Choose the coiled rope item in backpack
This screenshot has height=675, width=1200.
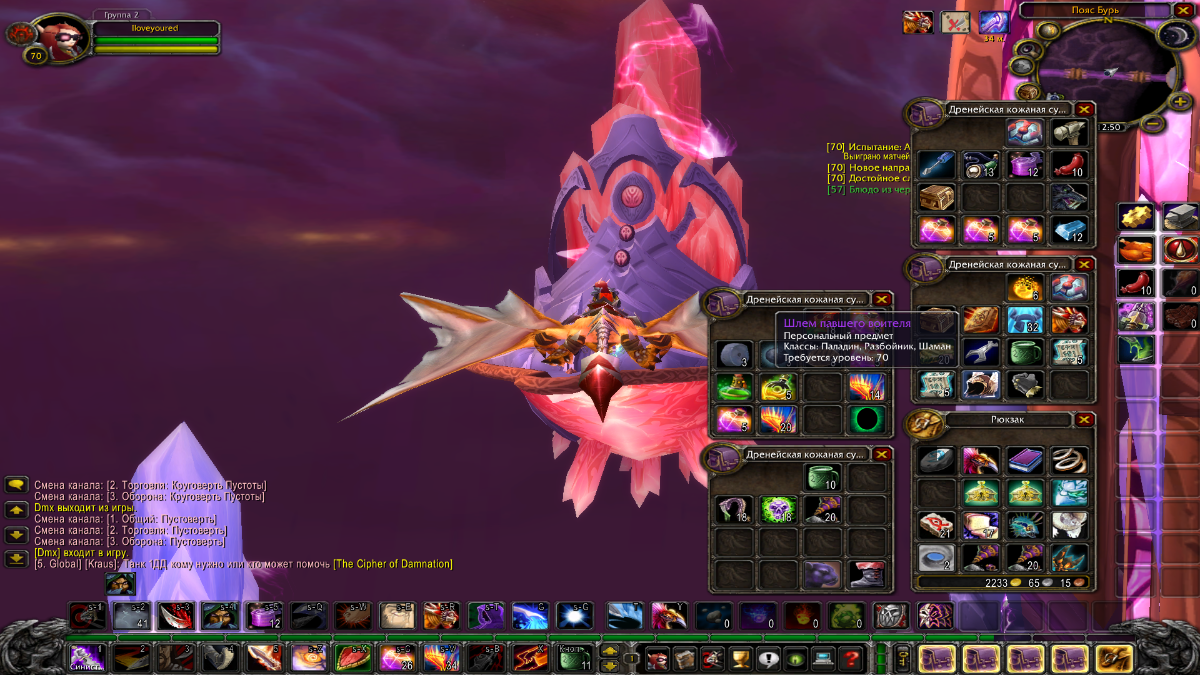pyautogui.click(x=1069, y=460)
